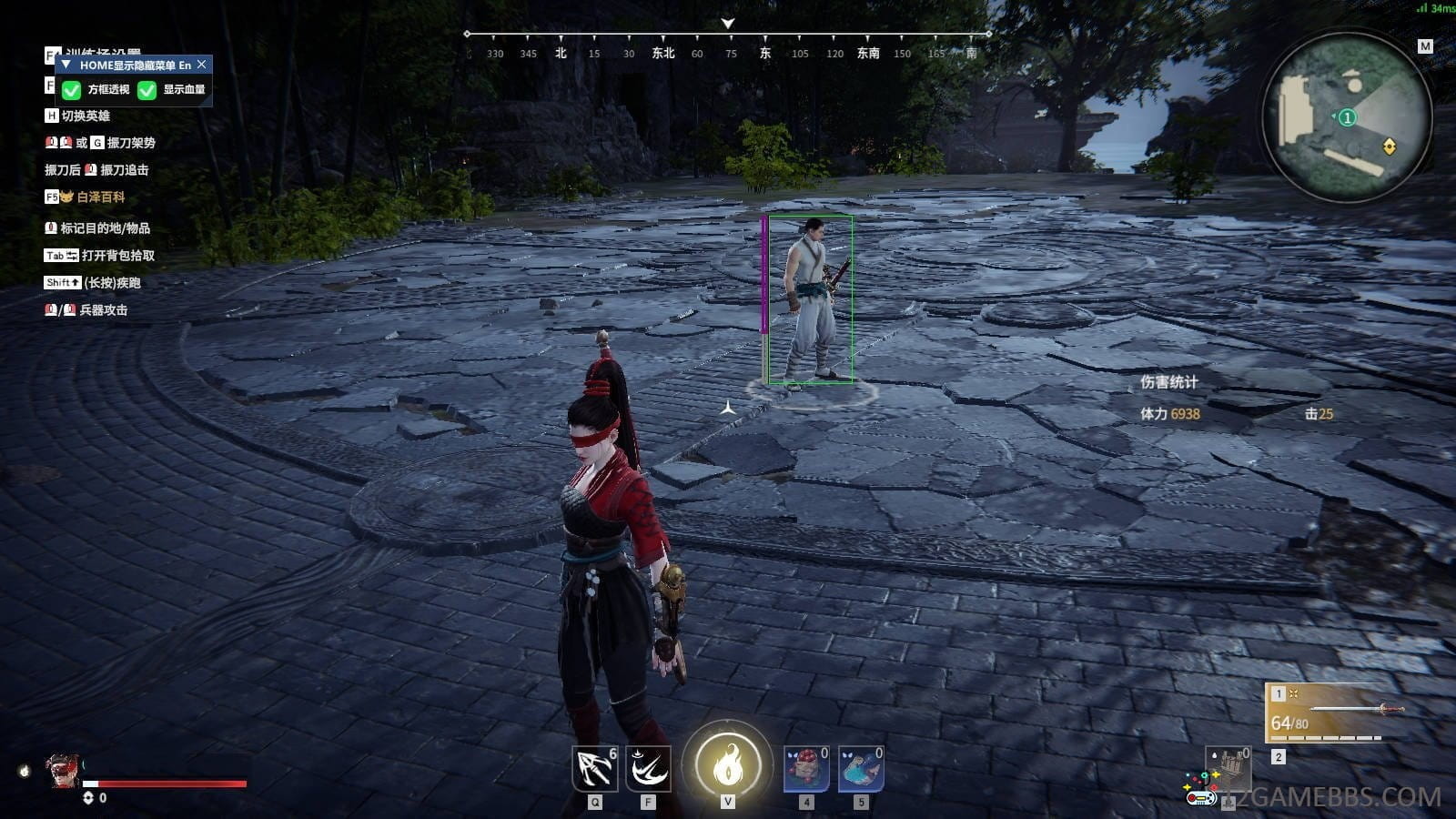Use the meat consumable in slot 4
This screenshot has width=1456, height=819.
[x=804, y=769]
